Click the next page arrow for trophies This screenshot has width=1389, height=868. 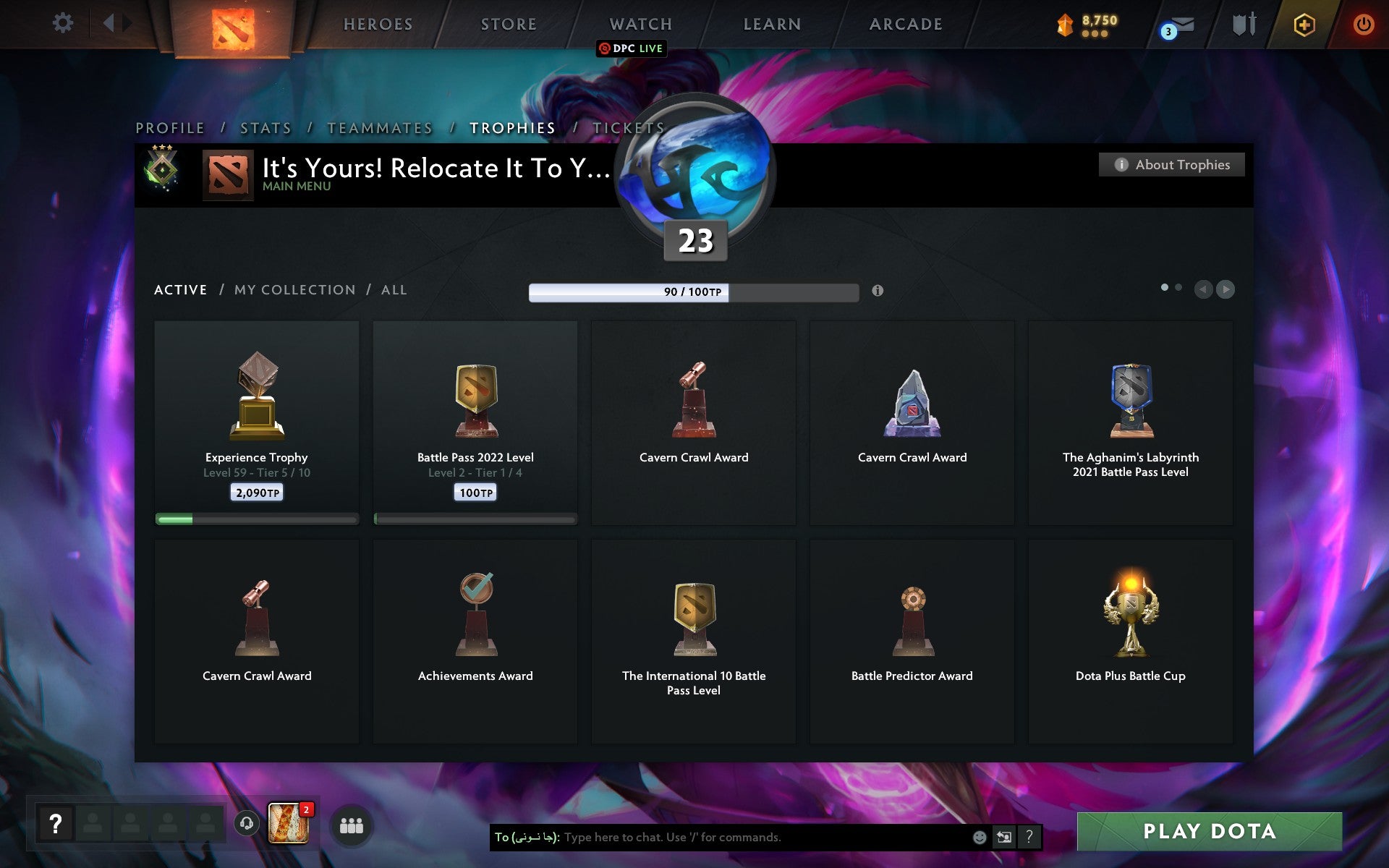[1225, 289]
